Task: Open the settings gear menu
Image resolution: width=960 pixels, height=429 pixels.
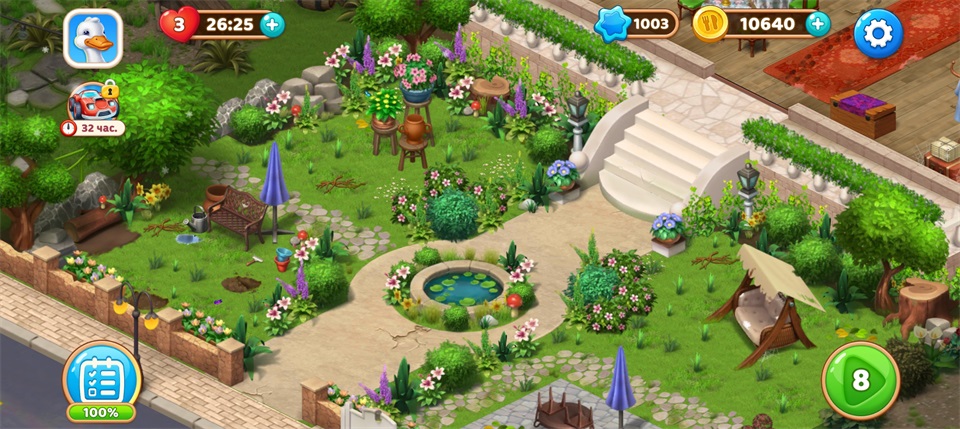Action: point(878,35)
